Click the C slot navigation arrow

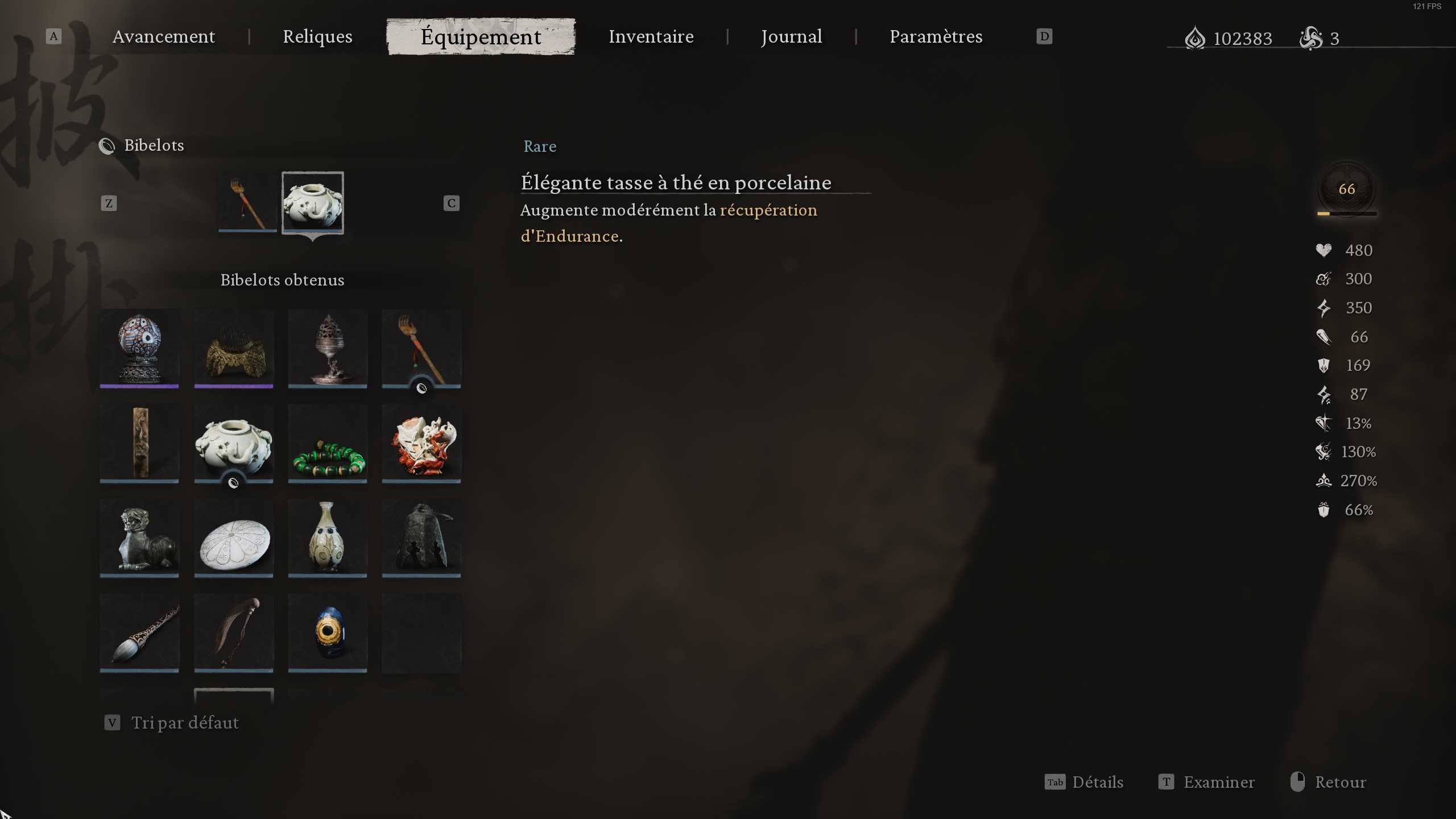pos(451,203)
